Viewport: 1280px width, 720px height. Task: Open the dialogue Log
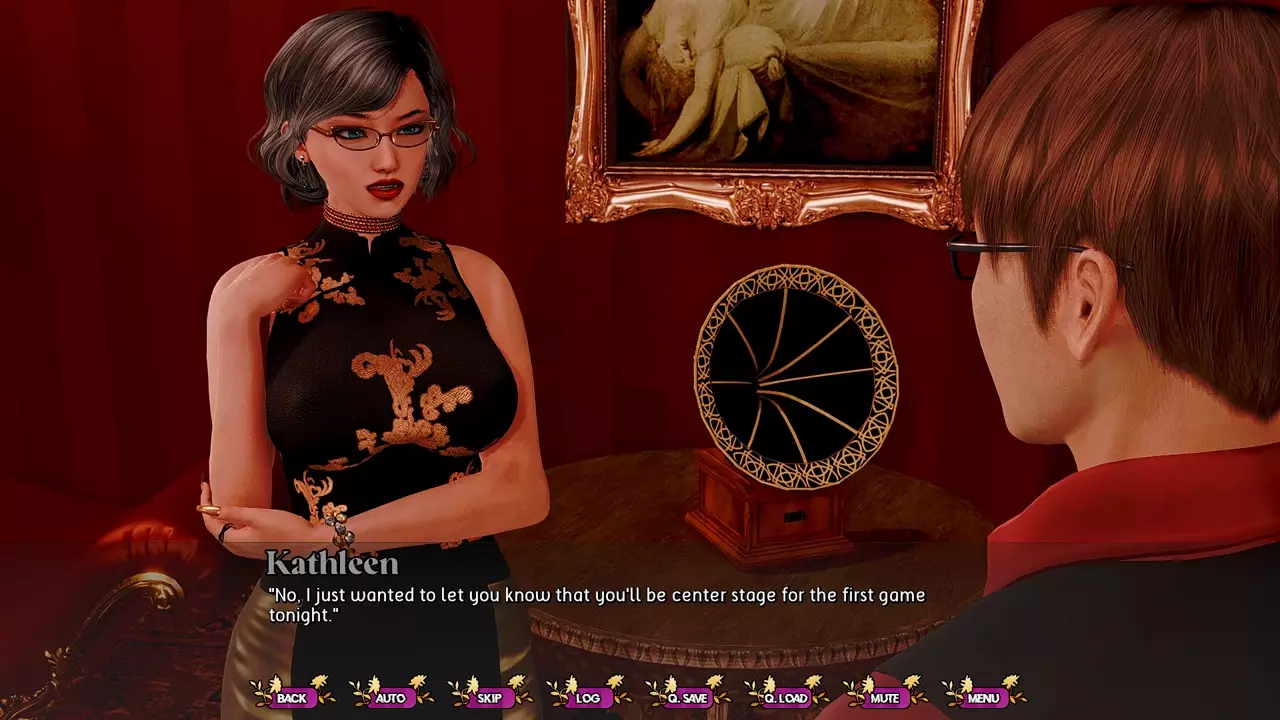pos(588,697)
